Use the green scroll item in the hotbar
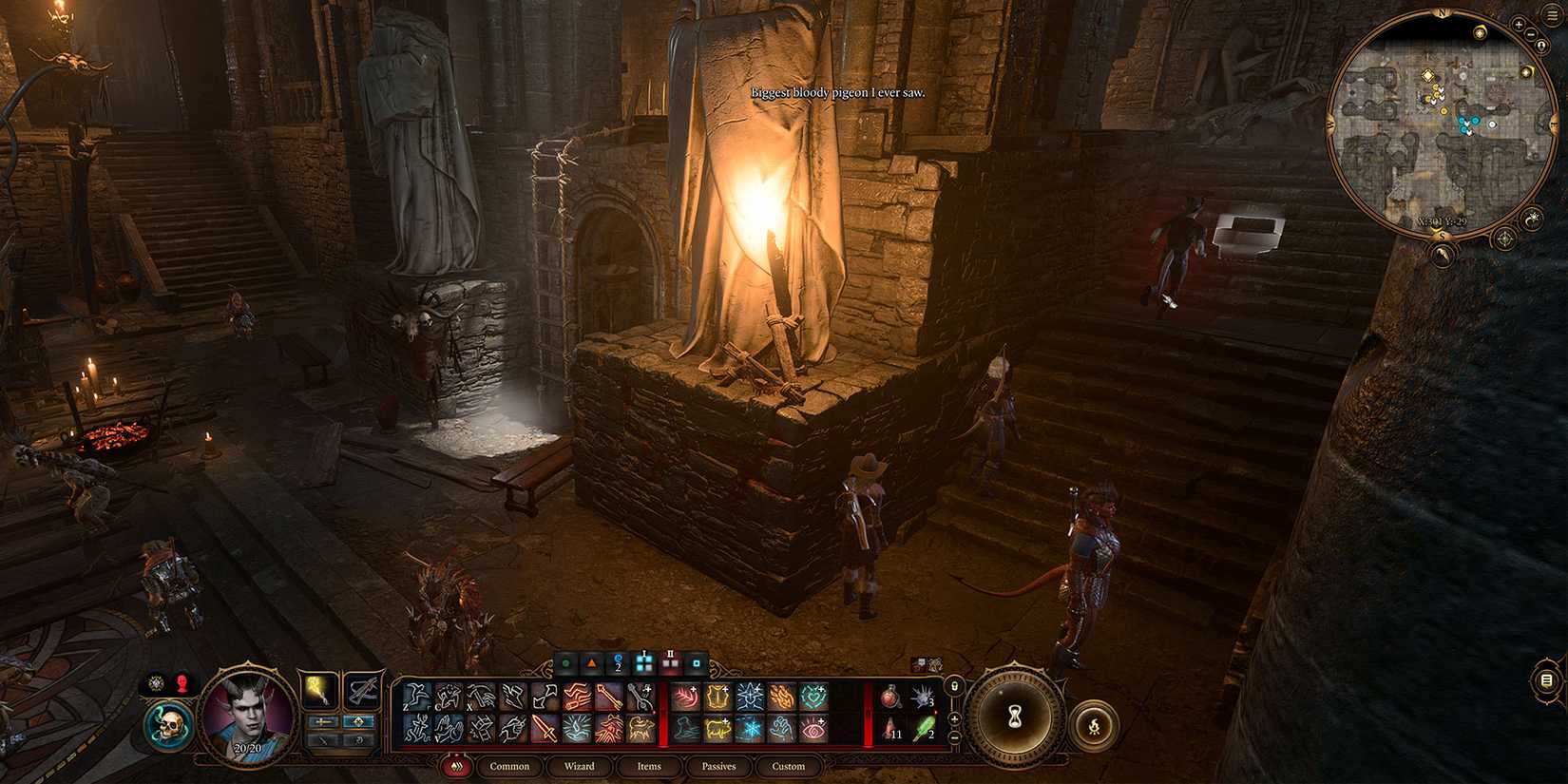This screenshot has width=1568, height=784. 926,728
